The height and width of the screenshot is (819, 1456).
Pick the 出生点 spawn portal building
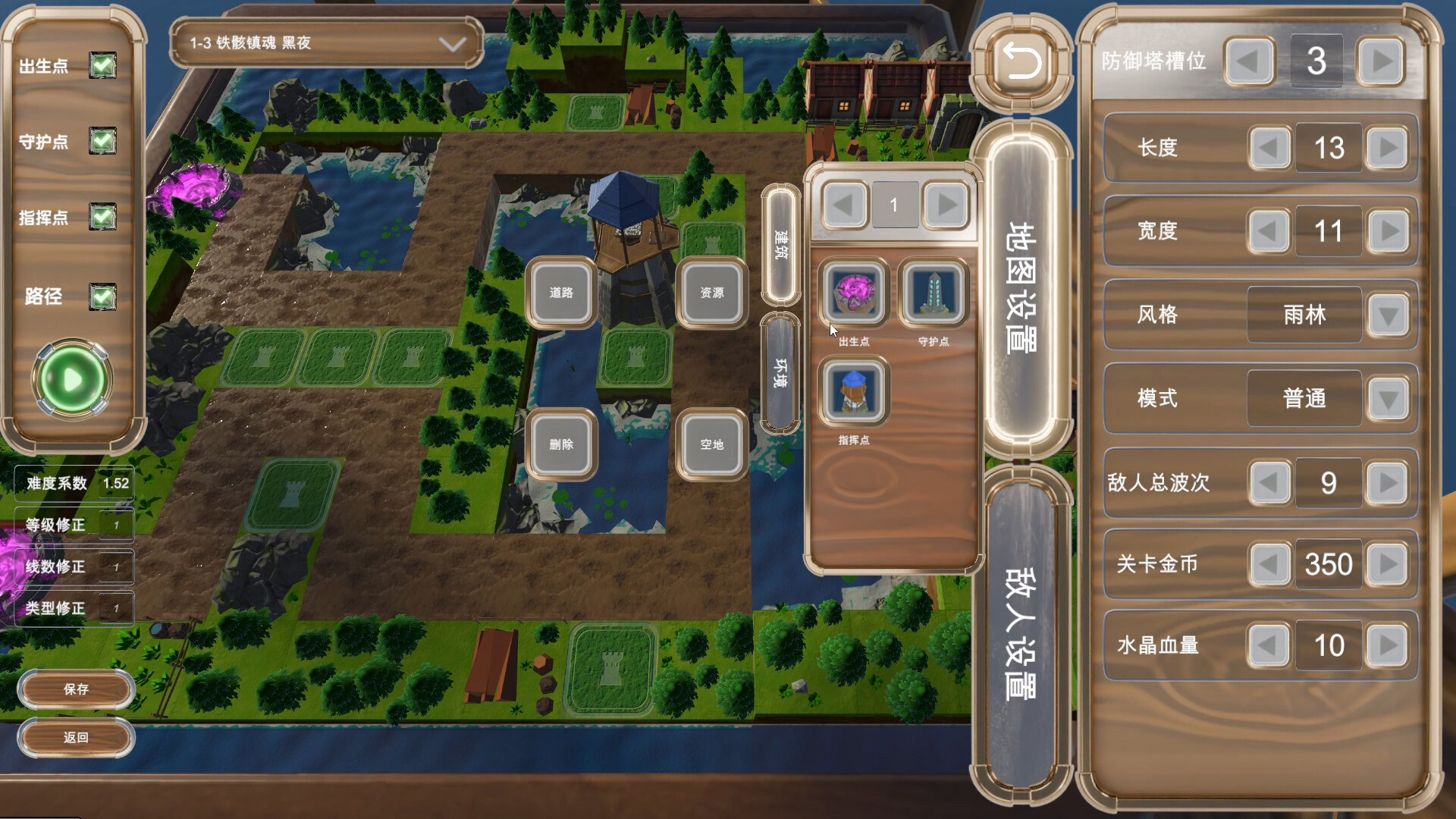click(x=854, y=293)
